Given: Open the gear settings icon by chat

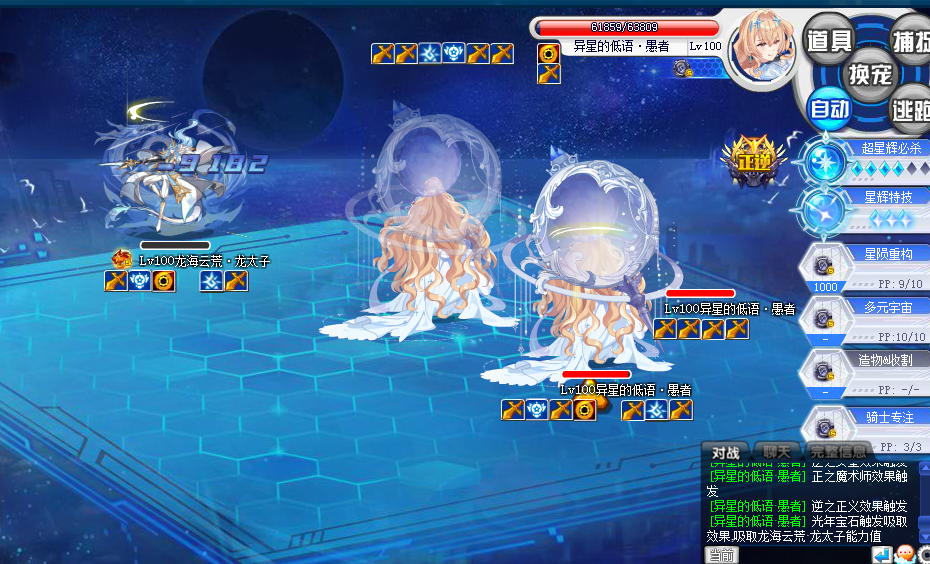Looking at the screenshot, I should [x=924, y=554].
